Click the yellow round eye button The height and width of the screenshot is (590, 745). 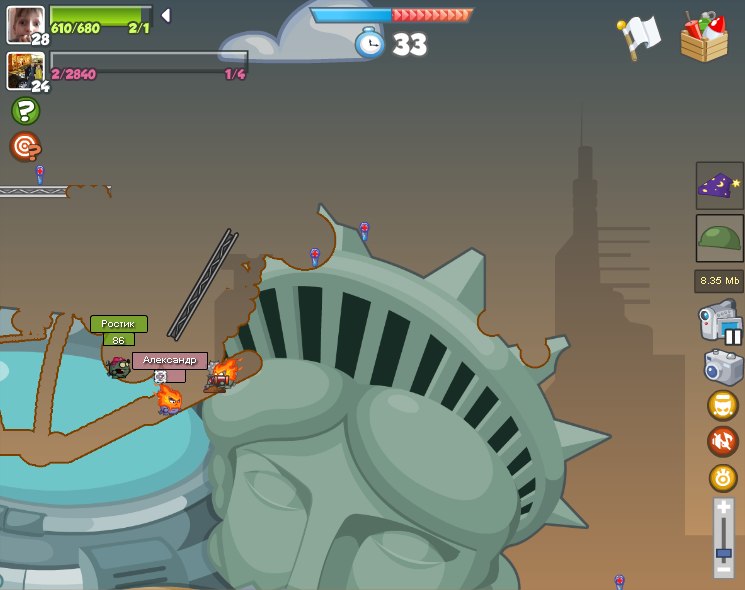coord(722,477)
